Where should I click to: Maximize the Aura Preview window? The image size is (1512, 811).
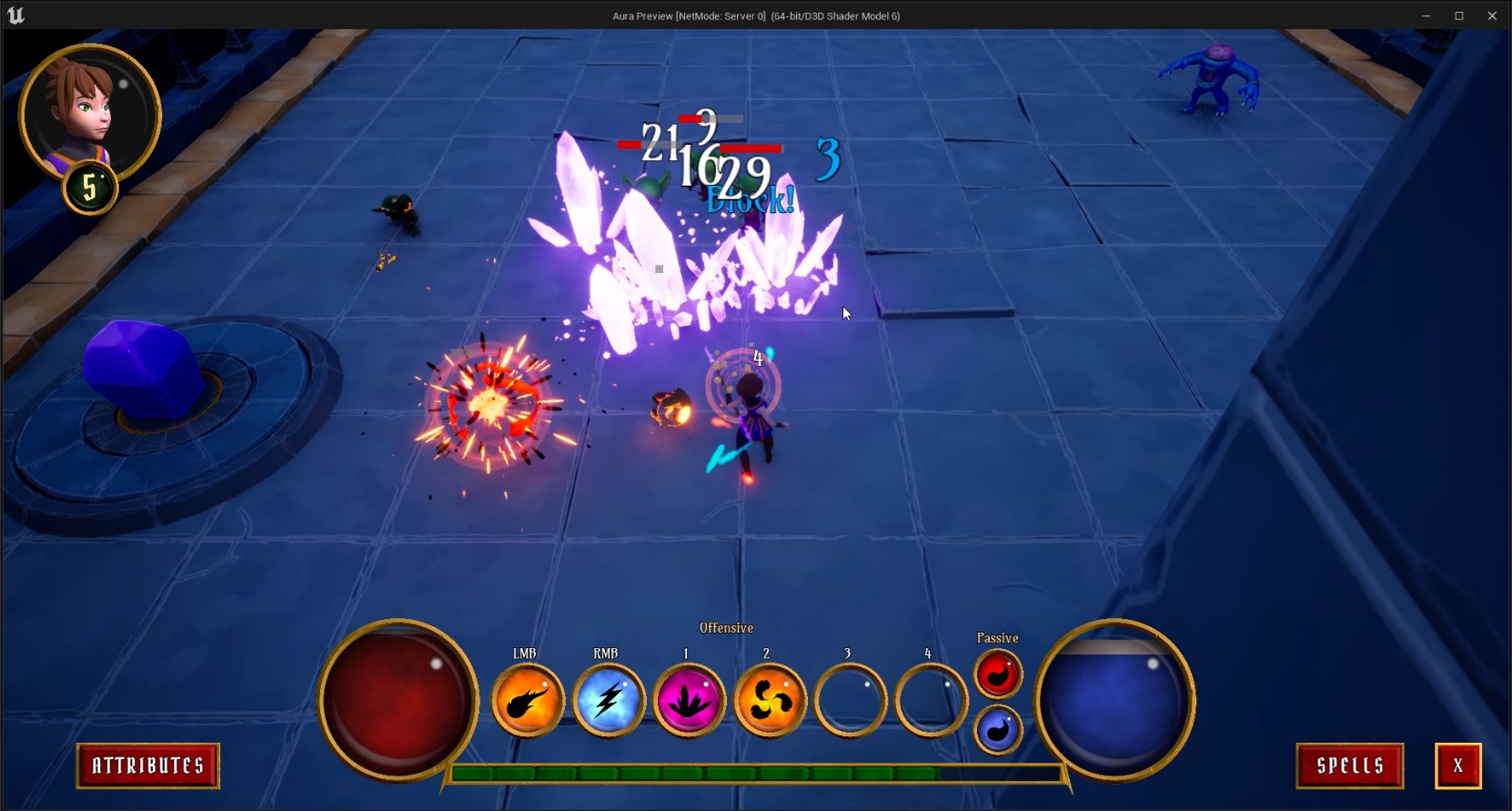point(1459,15)
